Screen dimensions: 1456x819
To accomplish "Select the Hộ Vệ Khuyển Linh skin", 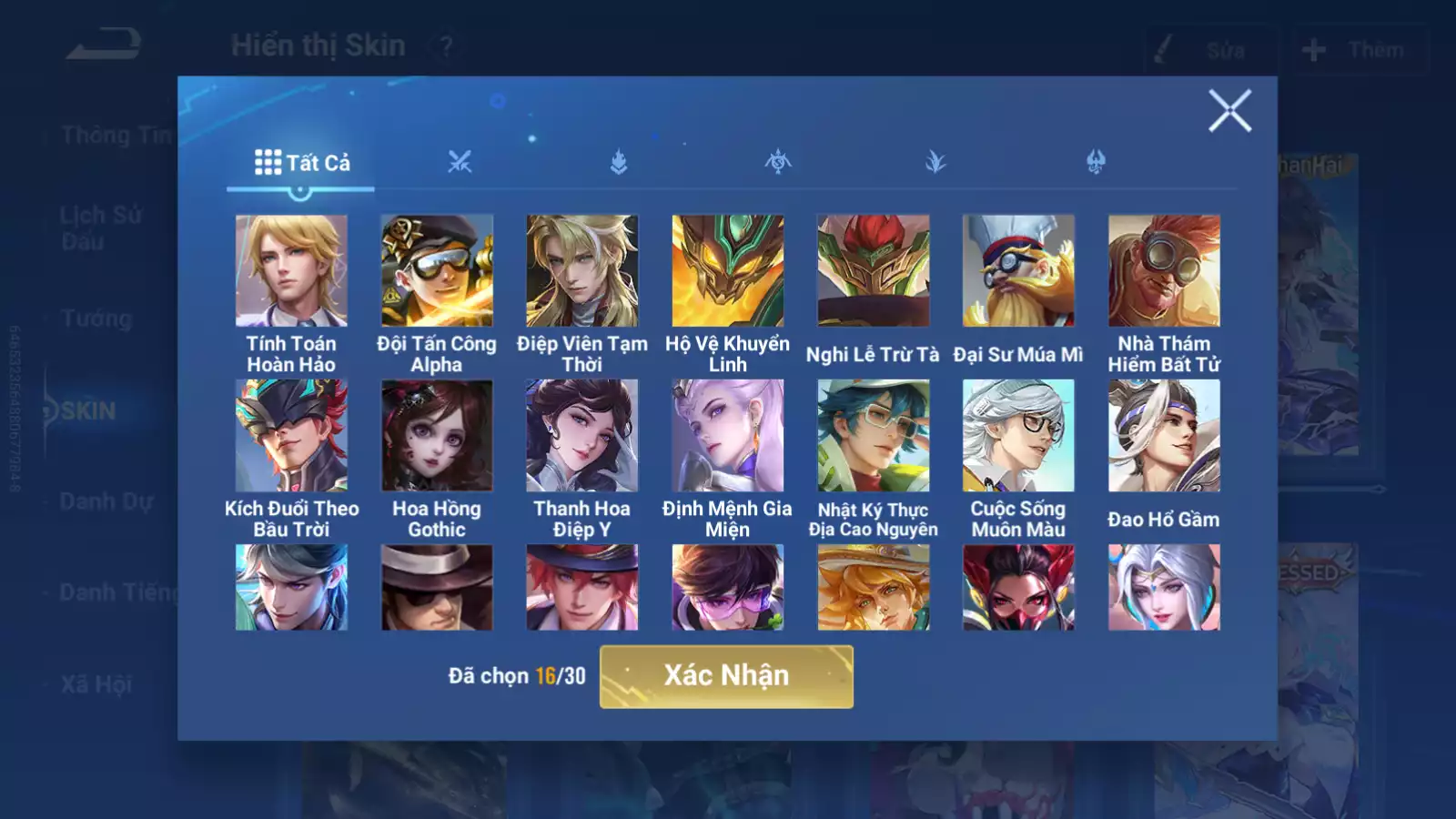I will pos(727,270).
